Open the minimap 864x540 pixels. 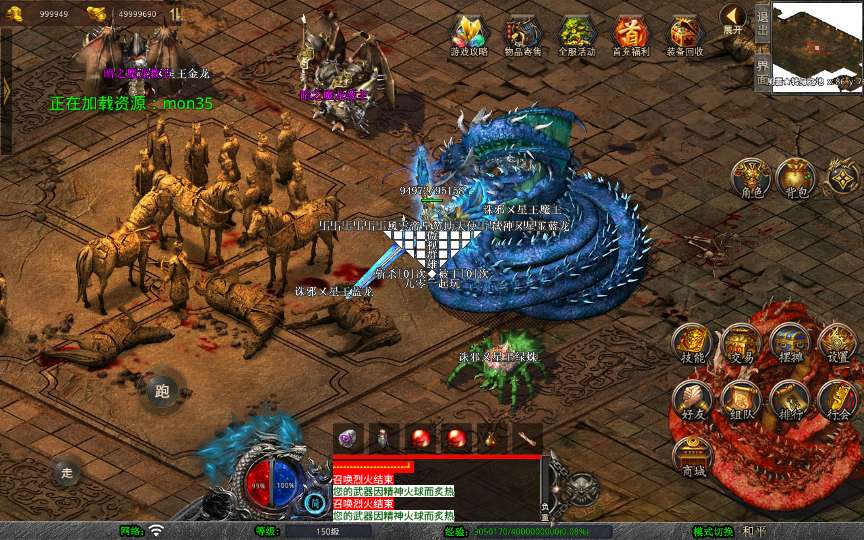[x=817, y=47]
